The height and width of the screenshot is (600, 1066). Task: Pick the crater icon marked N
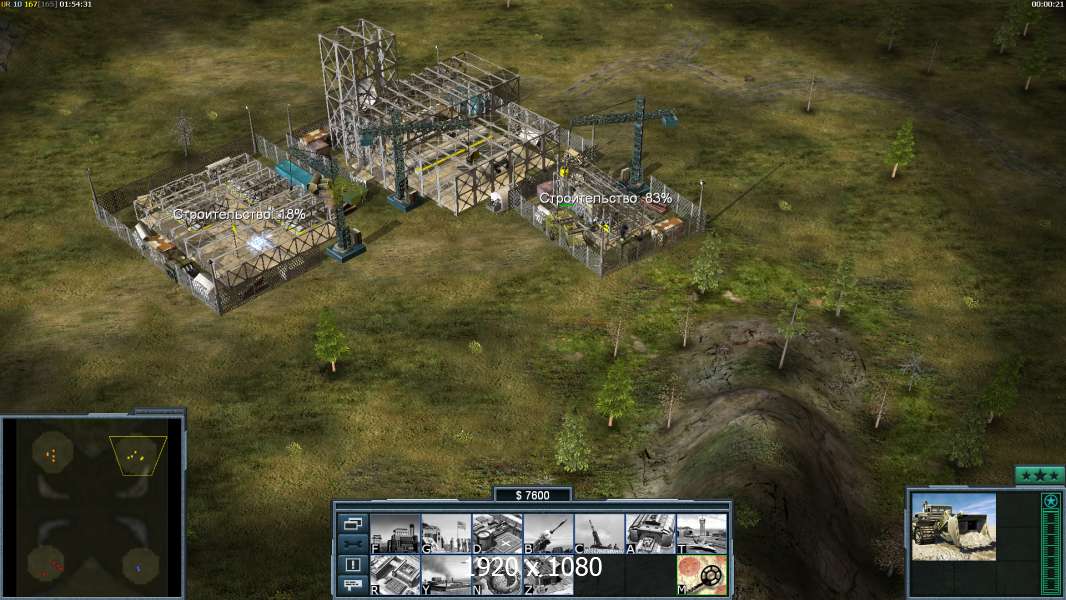tap(497, 575)
